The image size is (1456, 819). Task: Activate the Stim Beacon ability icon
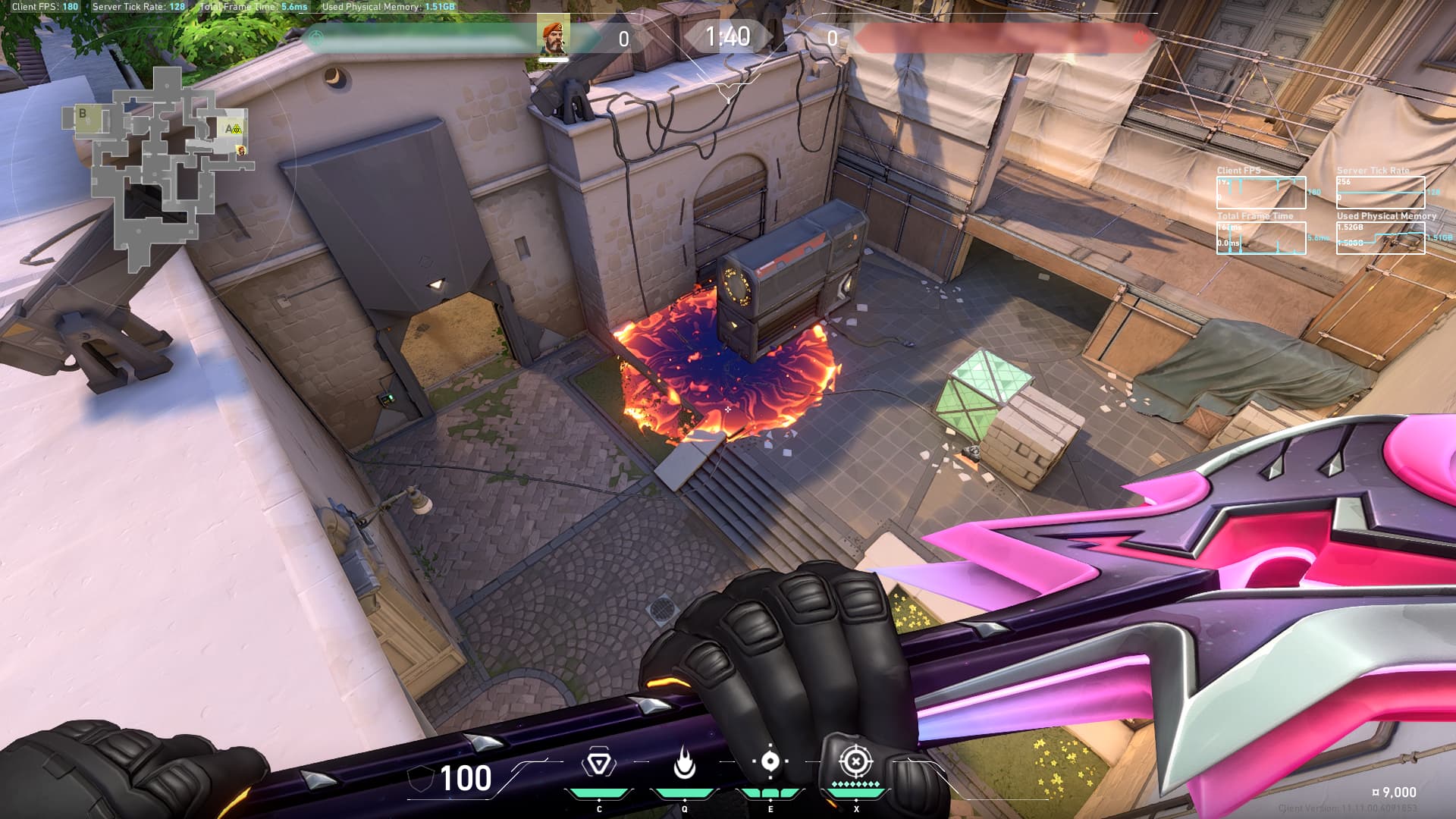pos(599,763)
